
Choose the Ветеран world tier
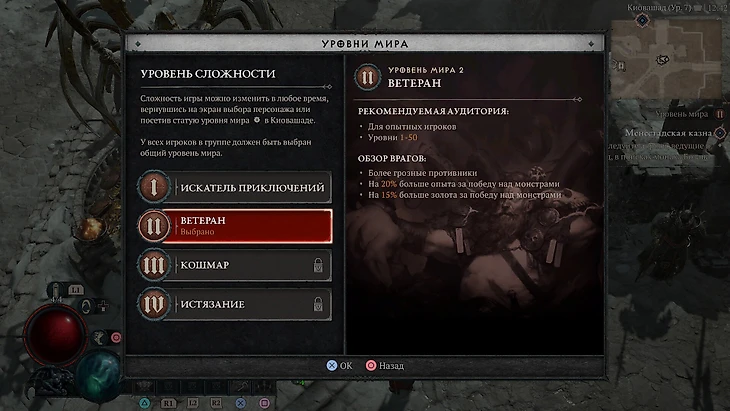(235, 225)
